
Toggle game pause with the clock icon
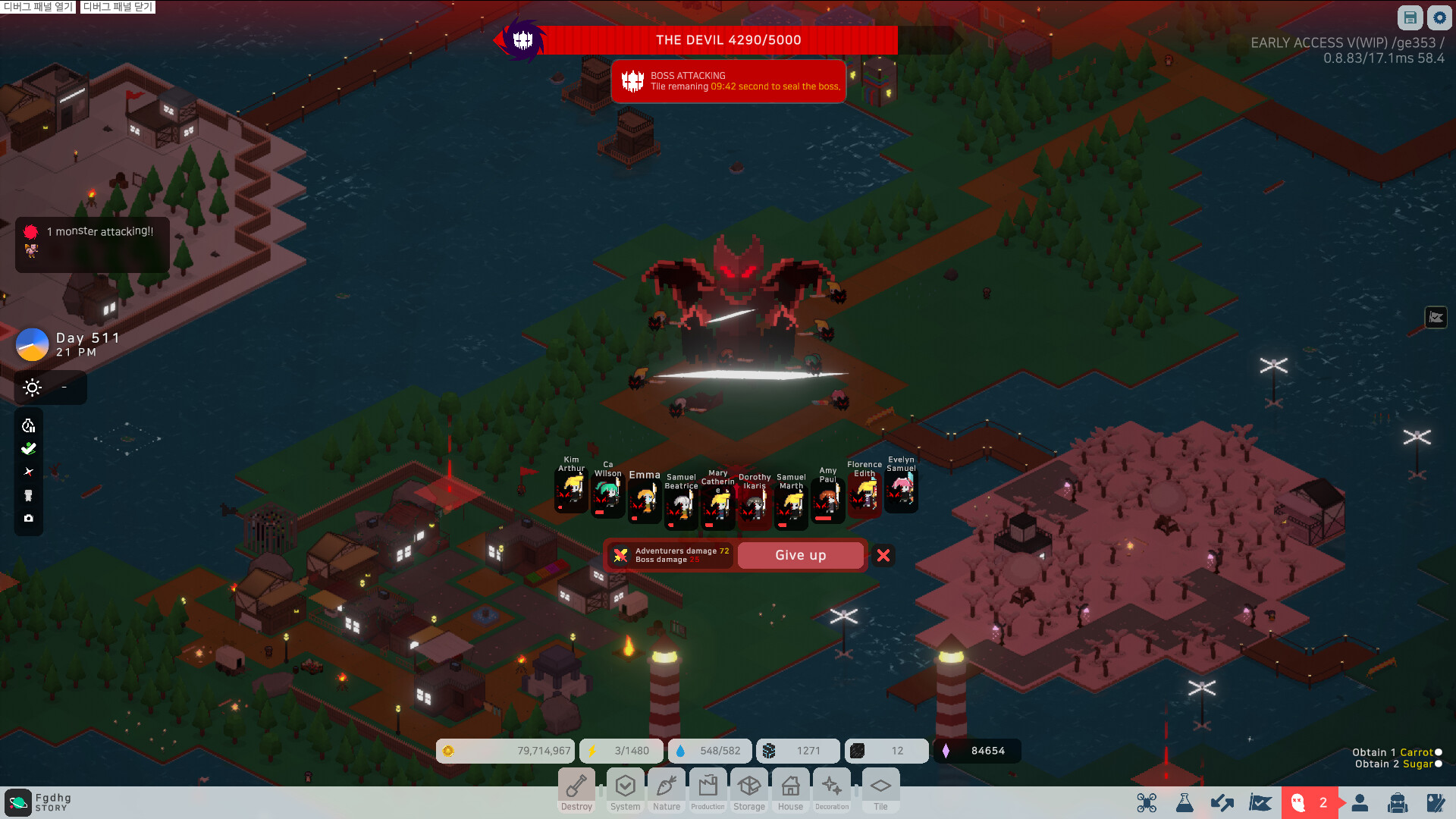(x=28, y=425)
